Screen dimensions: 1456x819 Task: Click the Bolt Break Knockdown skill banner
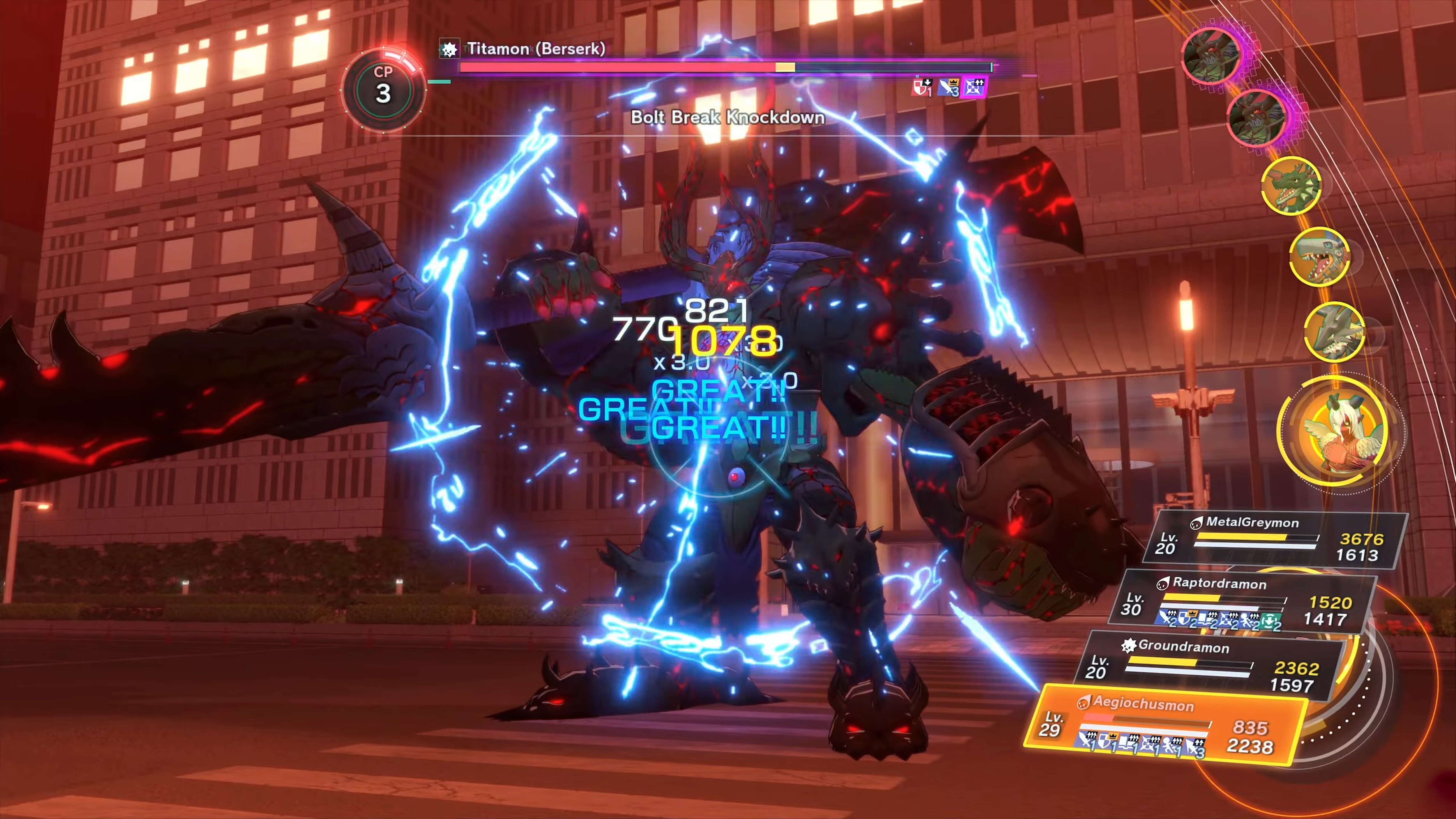(727, 118)
